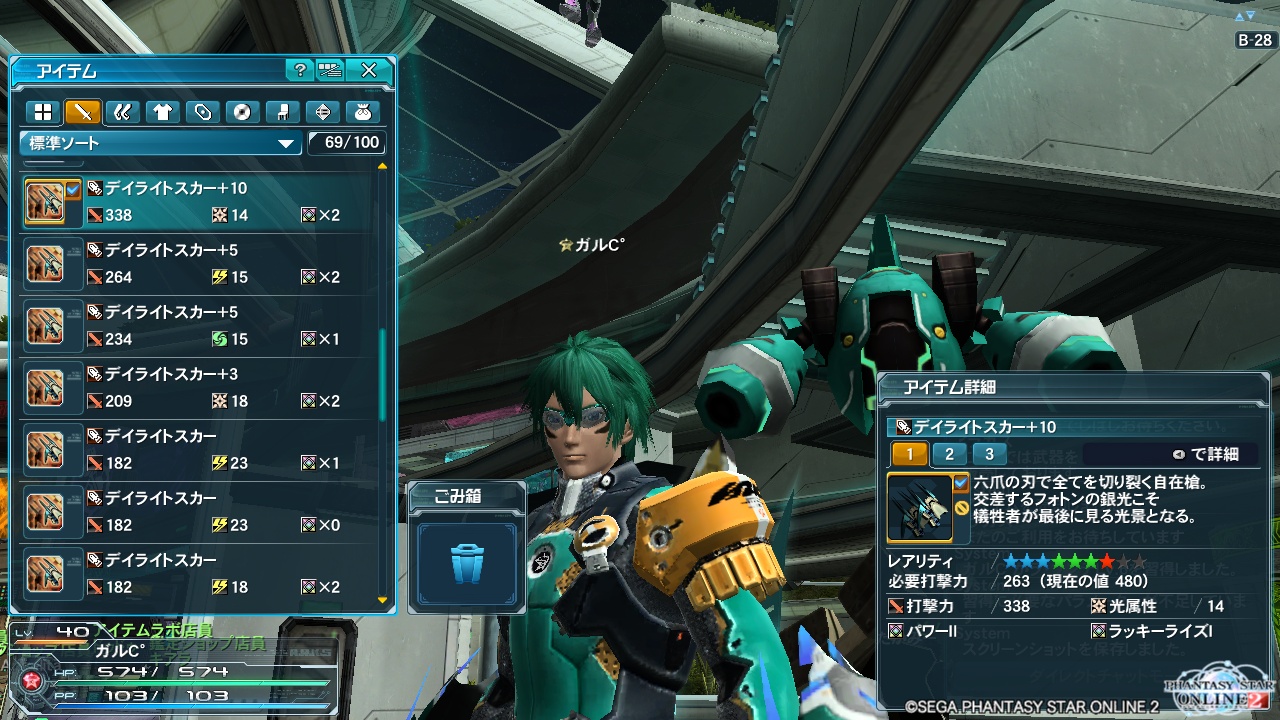
Task: Open the 標準ソート sort dropdown
Action: pyautogui.click(x=160, y=143)
